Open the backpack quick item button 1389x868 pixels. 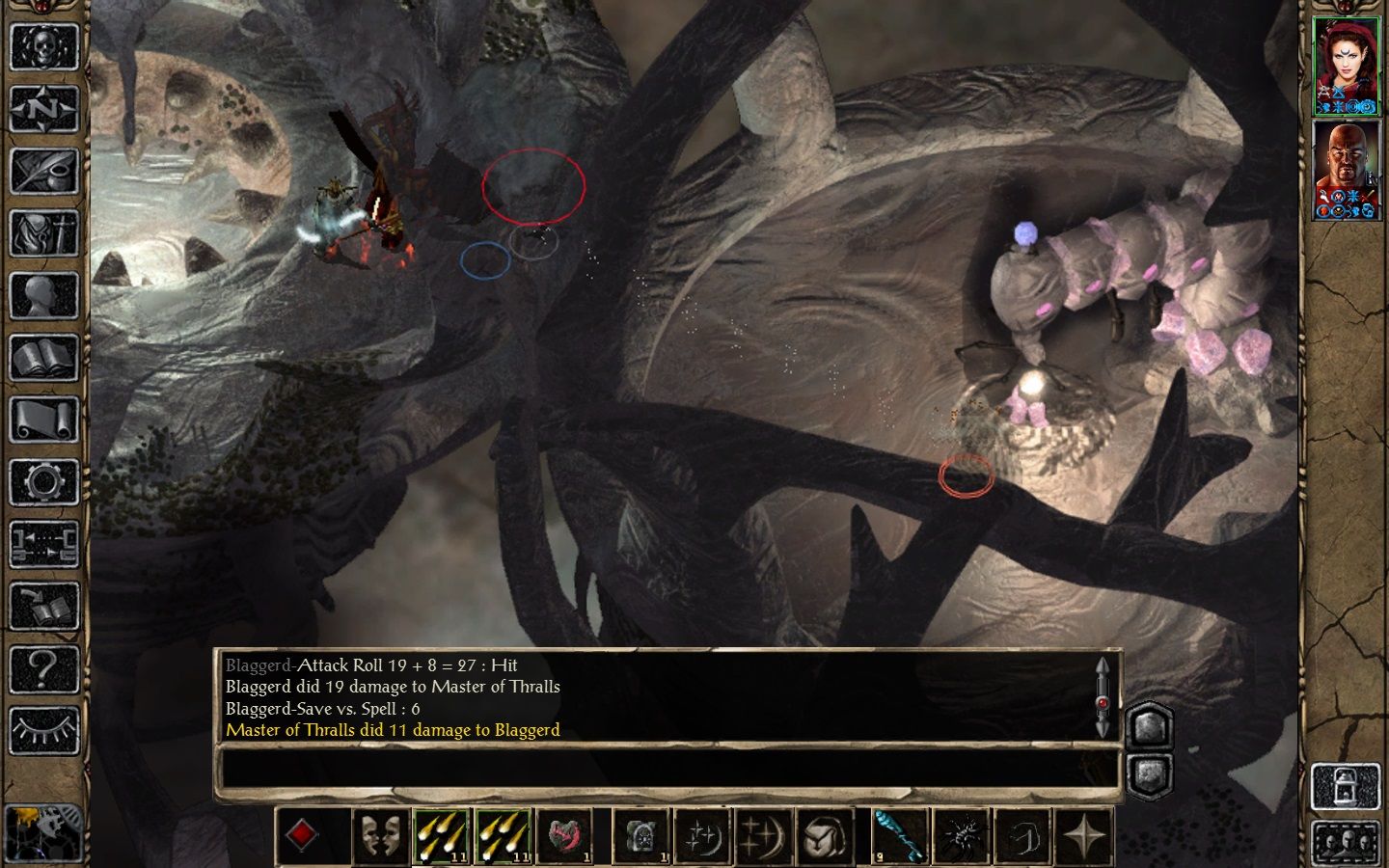pos(824,835)
